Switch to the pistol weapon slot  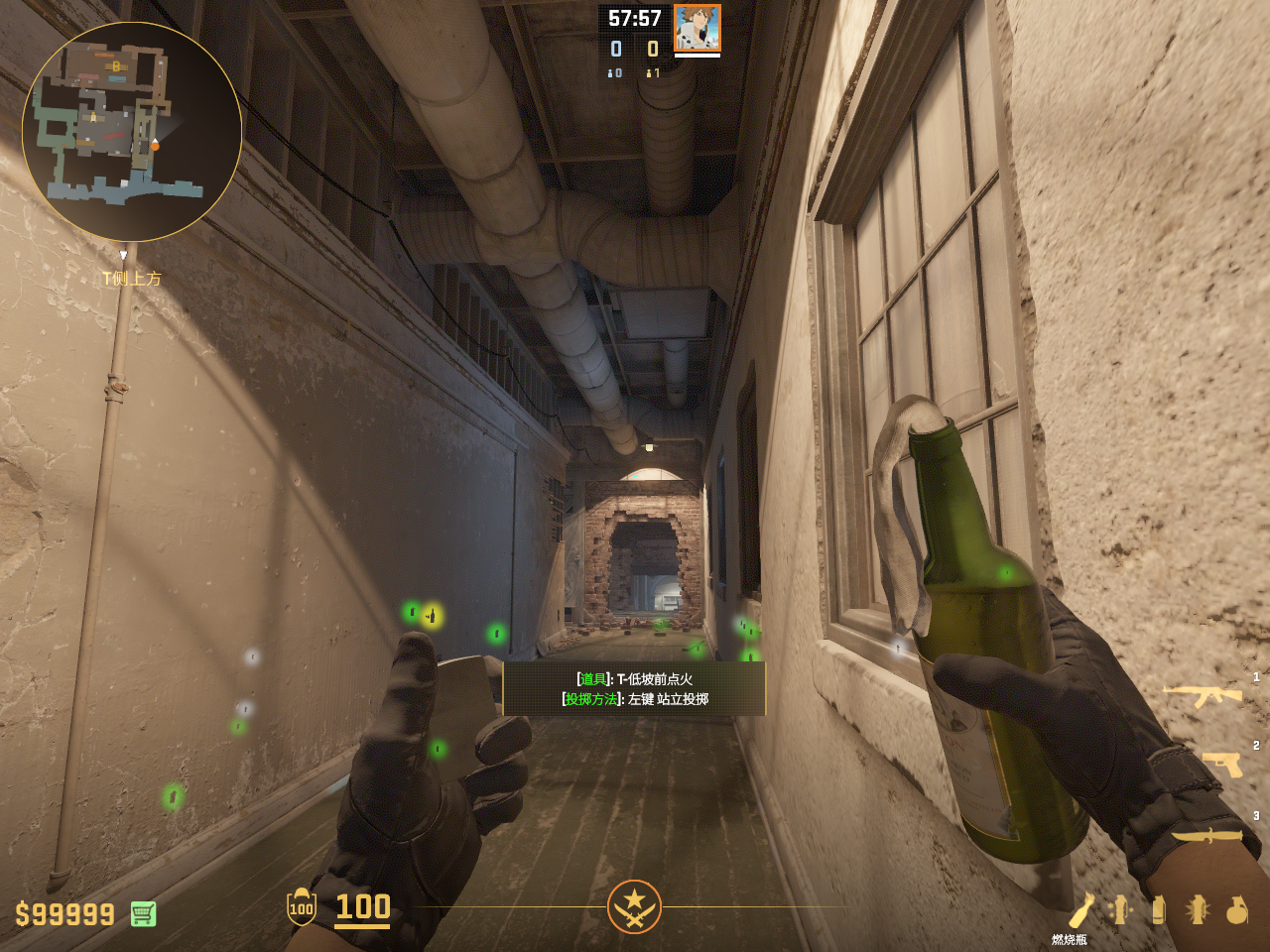pos(1222,764)
